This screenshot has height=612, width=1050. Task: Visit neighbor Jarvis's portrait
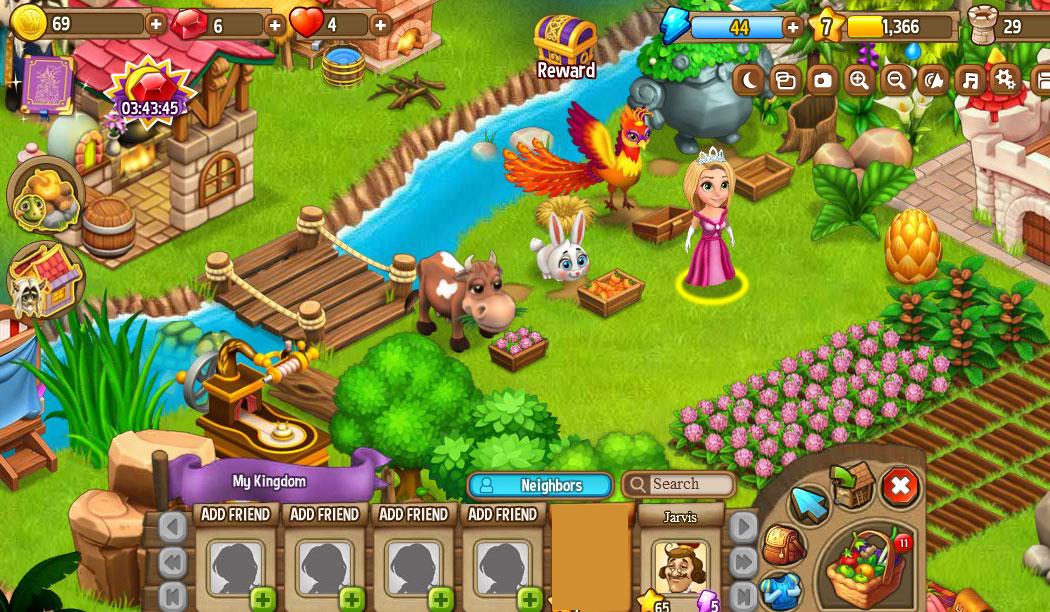tap(680, 565)
